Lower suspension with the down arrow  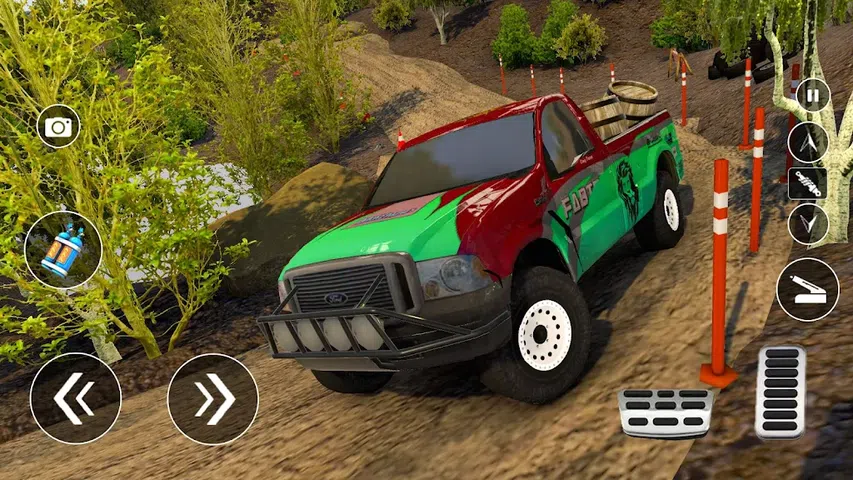coord(808,224)
